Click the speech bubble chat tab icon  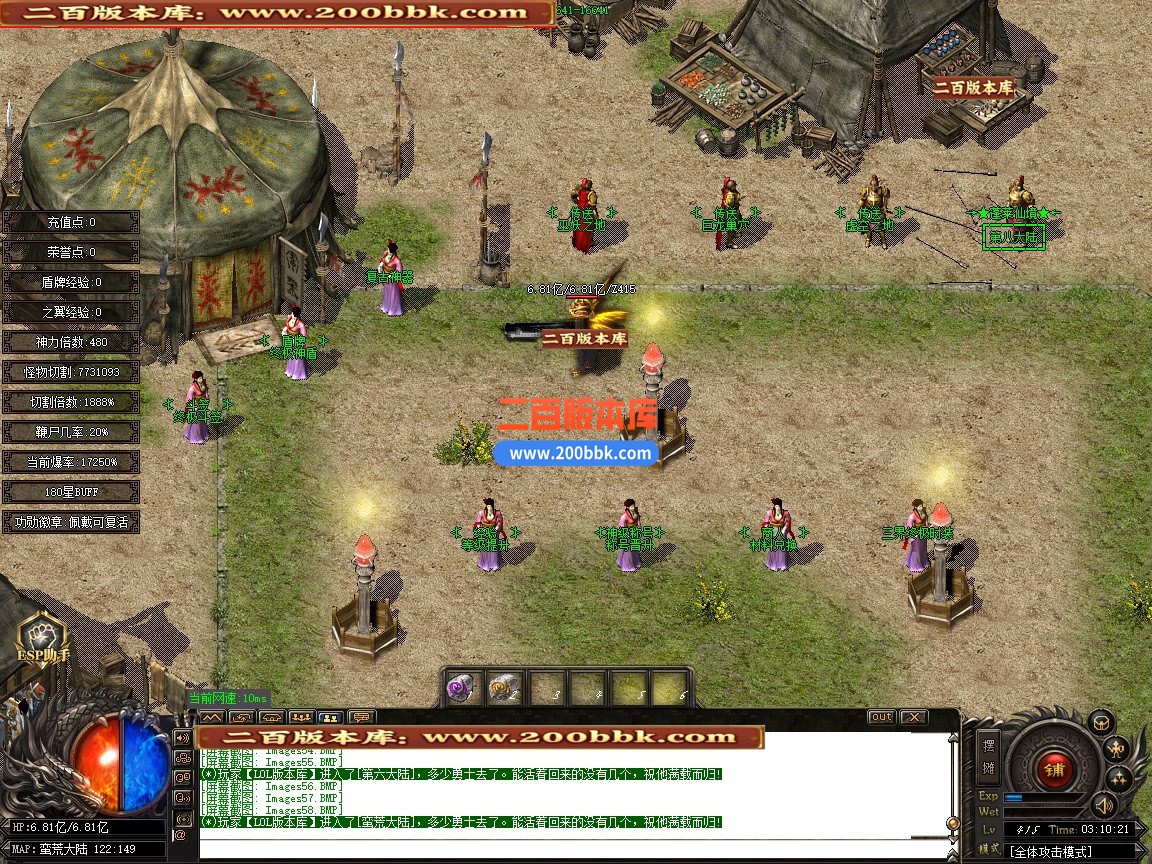[361, 717]
